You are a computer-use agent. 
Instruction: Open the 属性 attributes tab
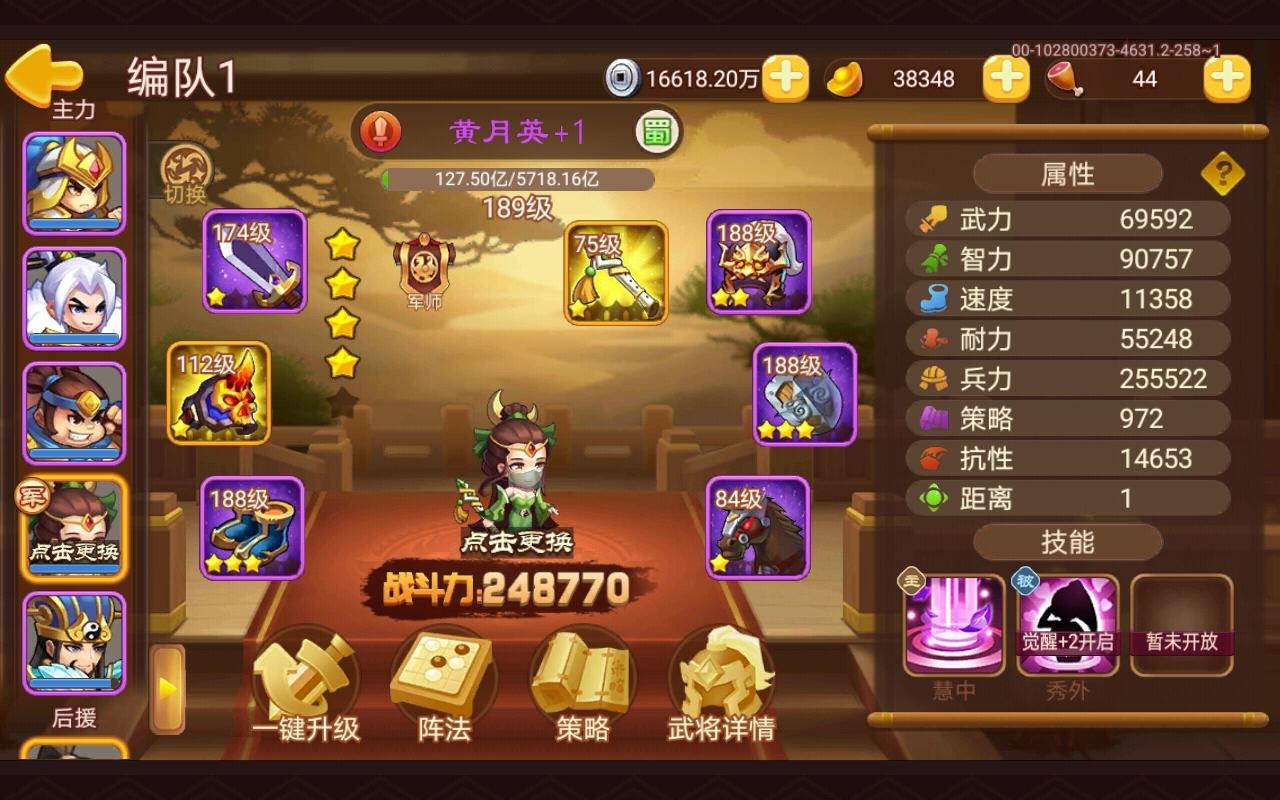tap(1066, 173)
